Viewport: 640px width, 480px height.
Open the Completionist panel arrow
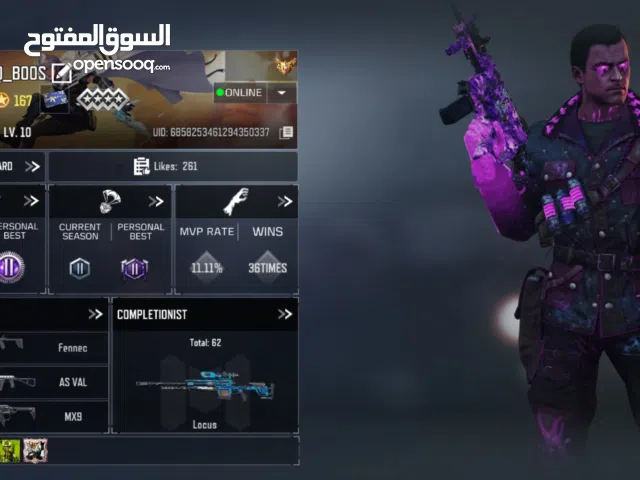pos(285,314)
